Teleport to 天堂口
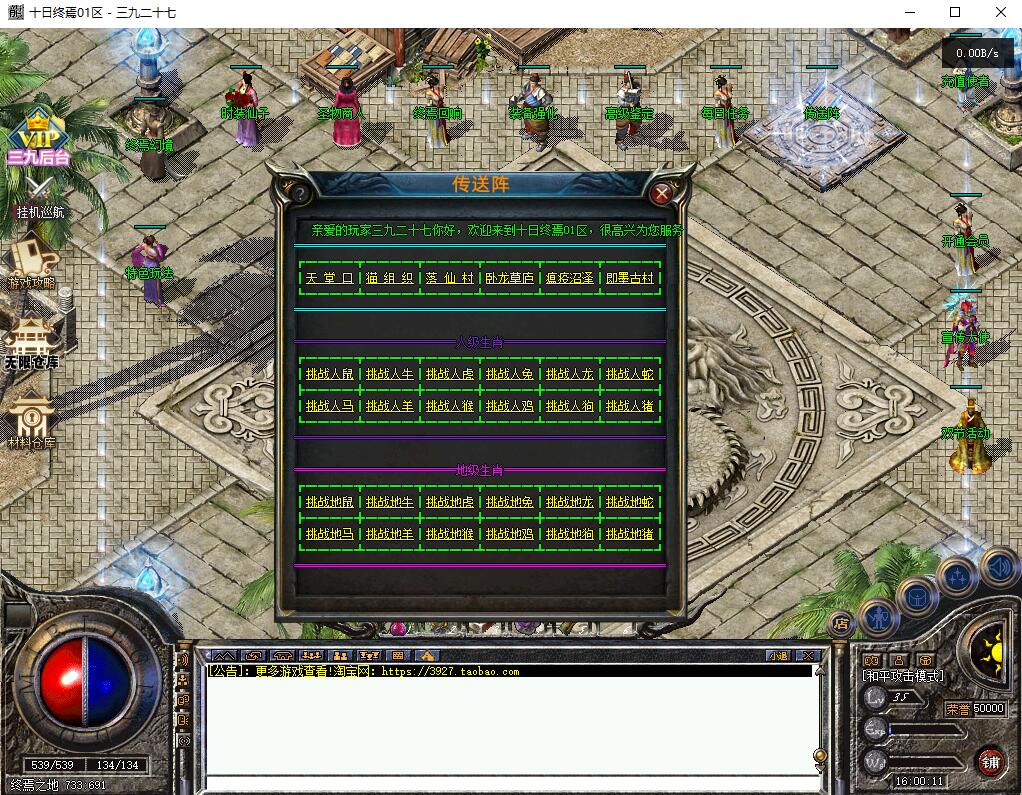 tap(329, 278)
